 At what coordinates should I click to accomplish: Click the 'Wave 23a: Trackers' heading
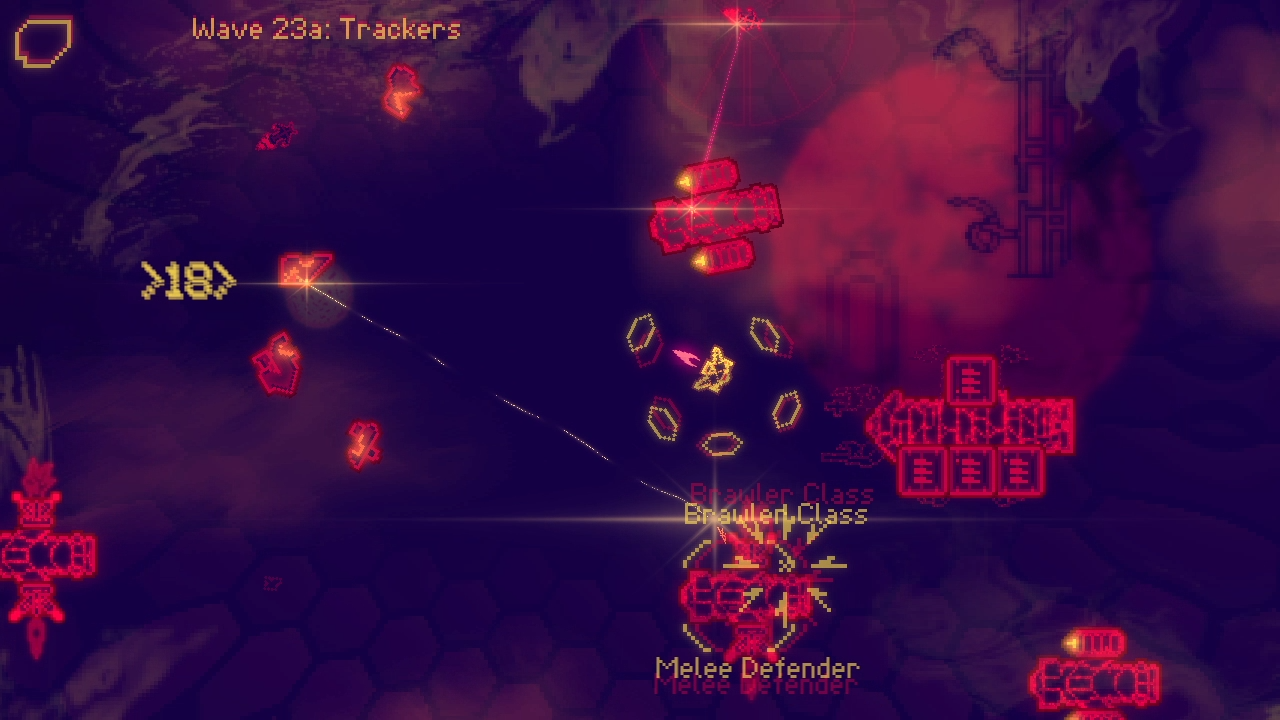323,29
